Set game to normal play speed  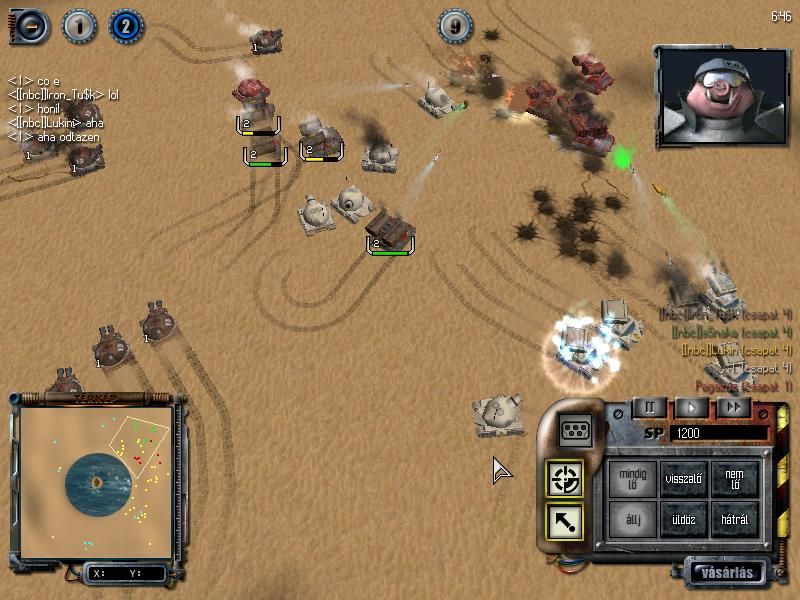point(691,407)
